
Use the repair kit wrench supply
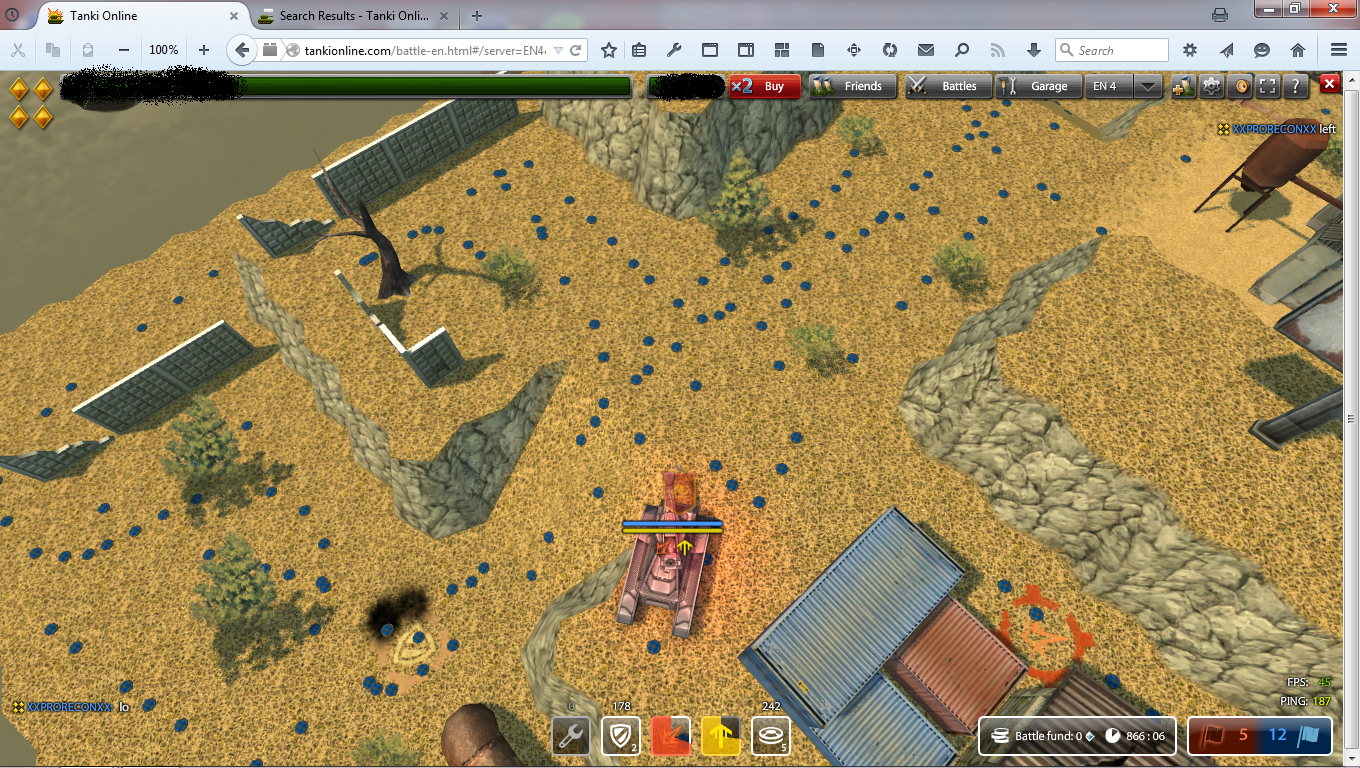tap(571, 736)
